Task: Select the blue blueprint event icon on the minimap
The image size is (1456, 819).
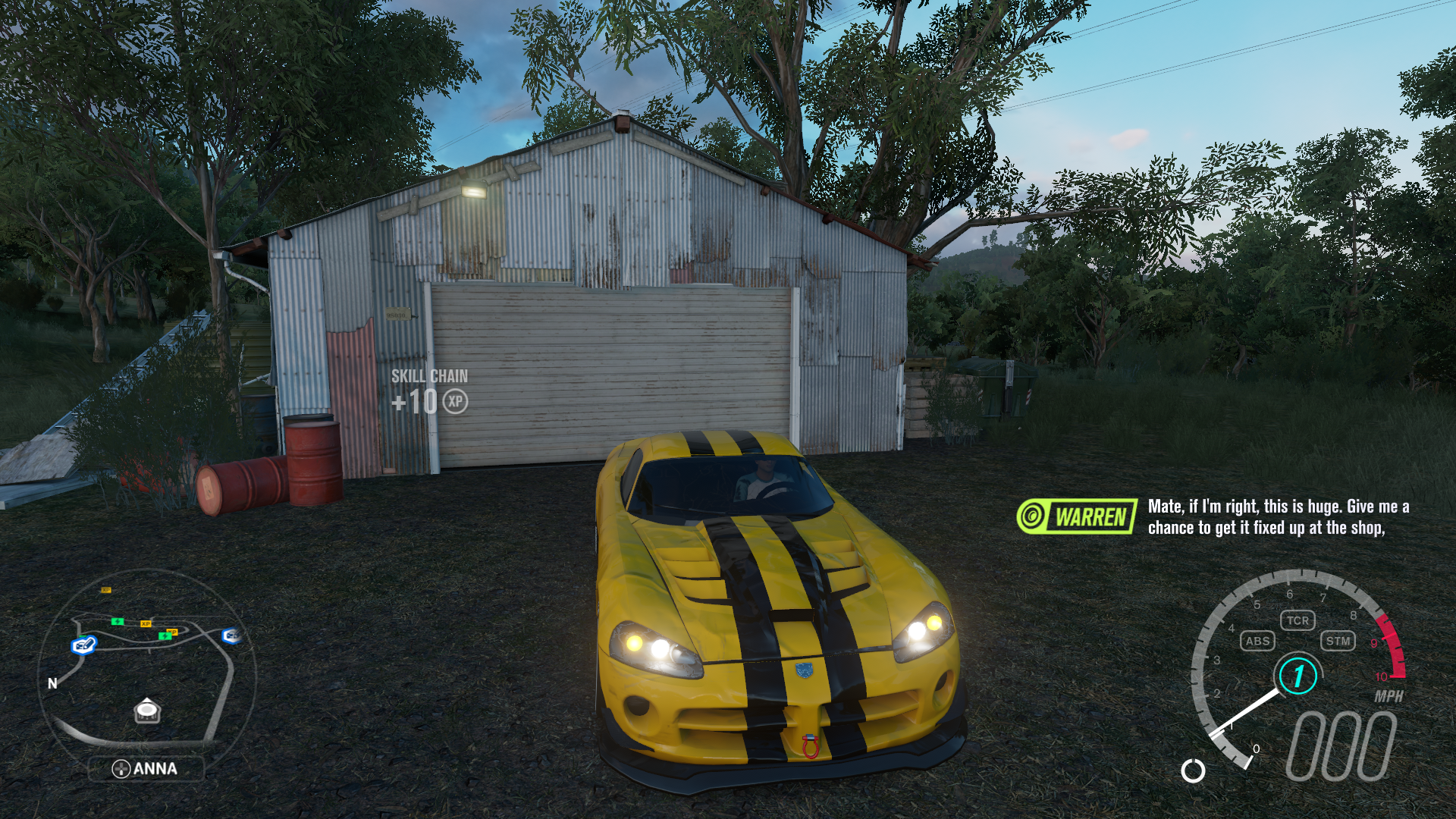Action: [83, 645]
